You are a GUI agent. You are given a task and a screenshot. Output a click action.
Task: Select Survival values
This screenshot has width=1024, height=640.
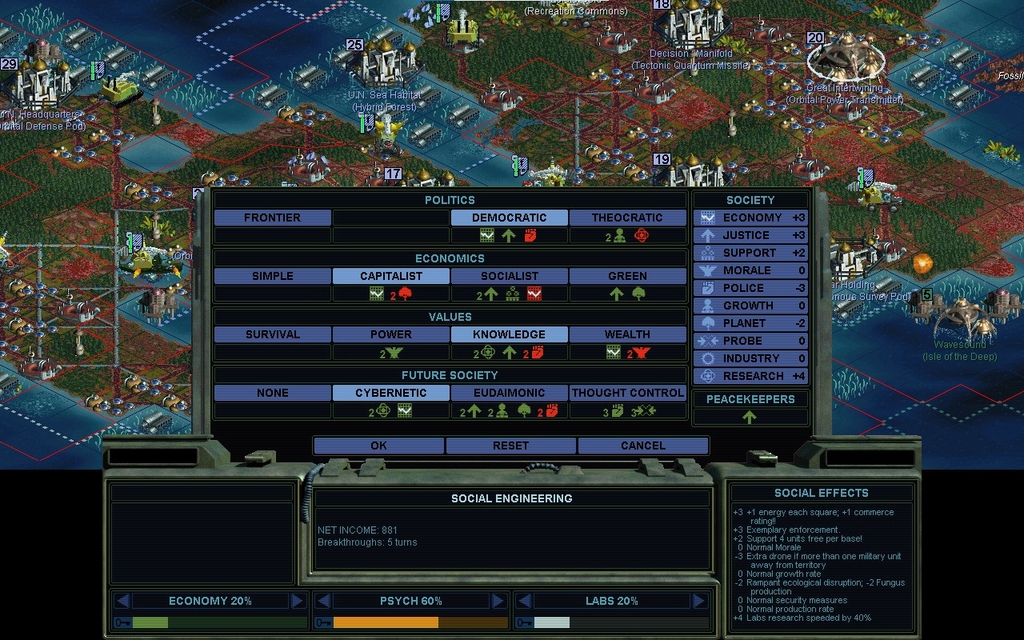coord(272,334)
